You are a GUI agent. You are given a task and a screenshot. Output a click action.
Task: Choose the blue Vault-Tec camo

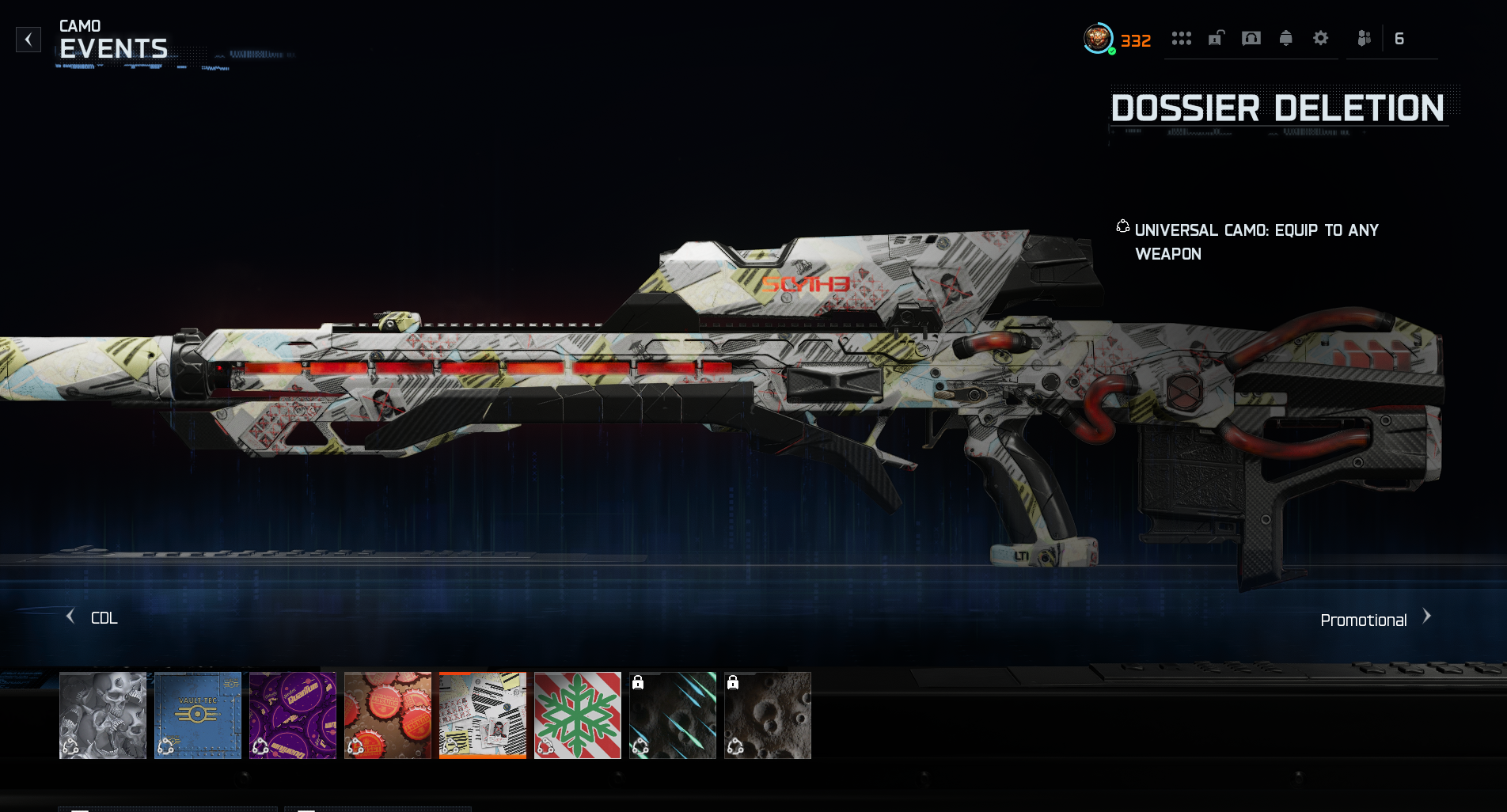pos(198,715)
